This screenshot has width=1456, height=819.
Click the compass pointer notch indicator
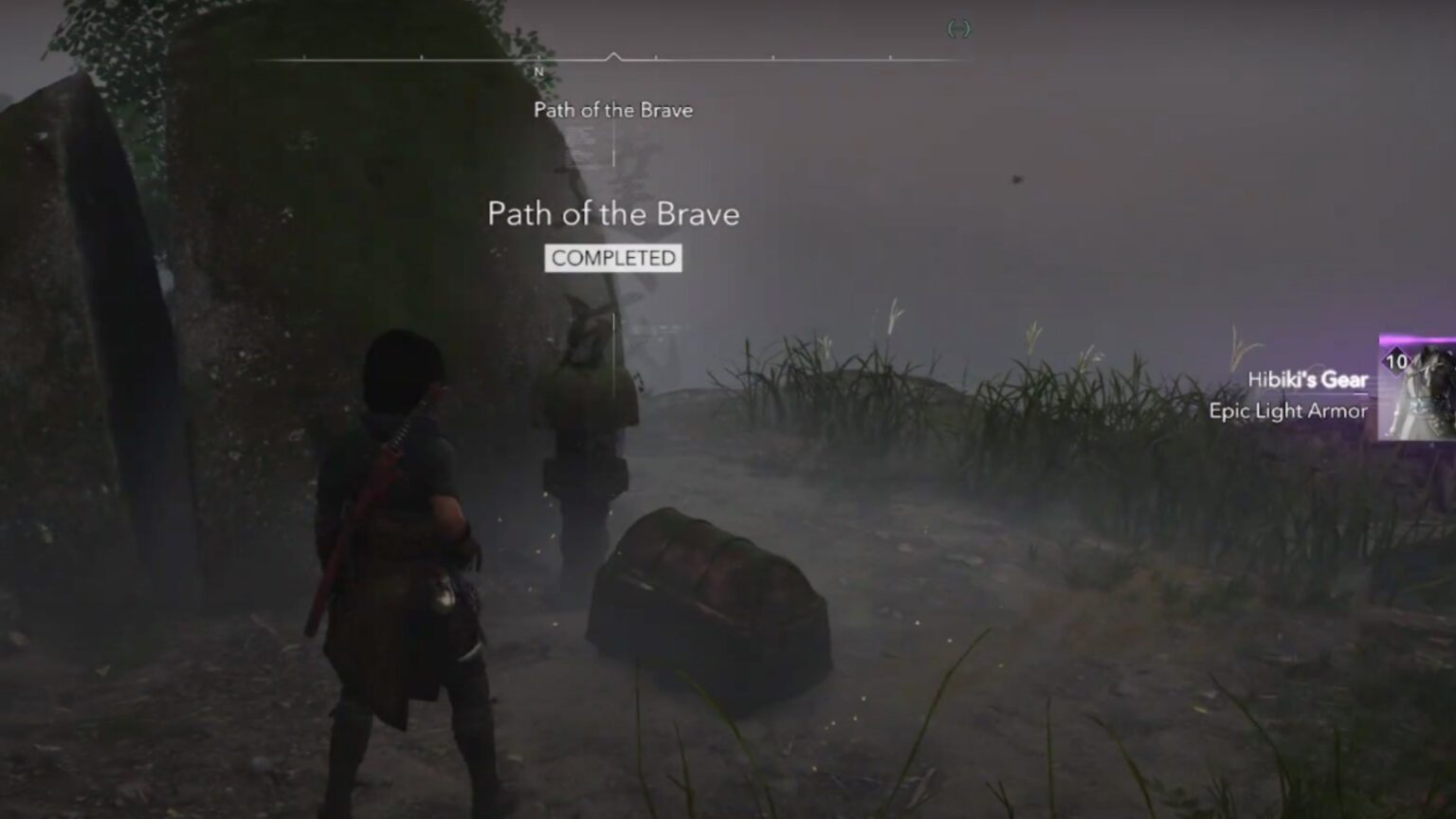[614, 55]
